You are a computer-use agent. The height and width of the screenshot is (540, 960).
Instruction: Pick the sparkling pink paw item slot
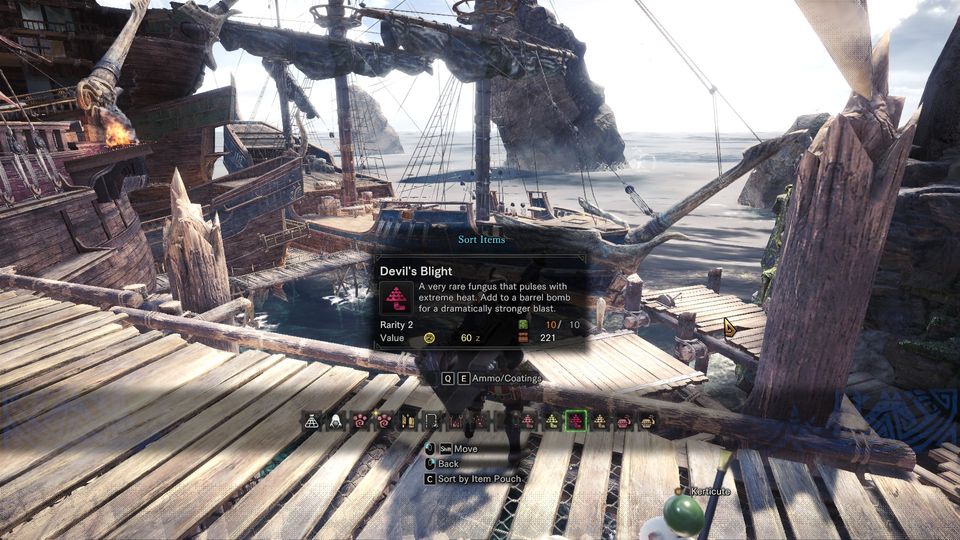(384, 421)
